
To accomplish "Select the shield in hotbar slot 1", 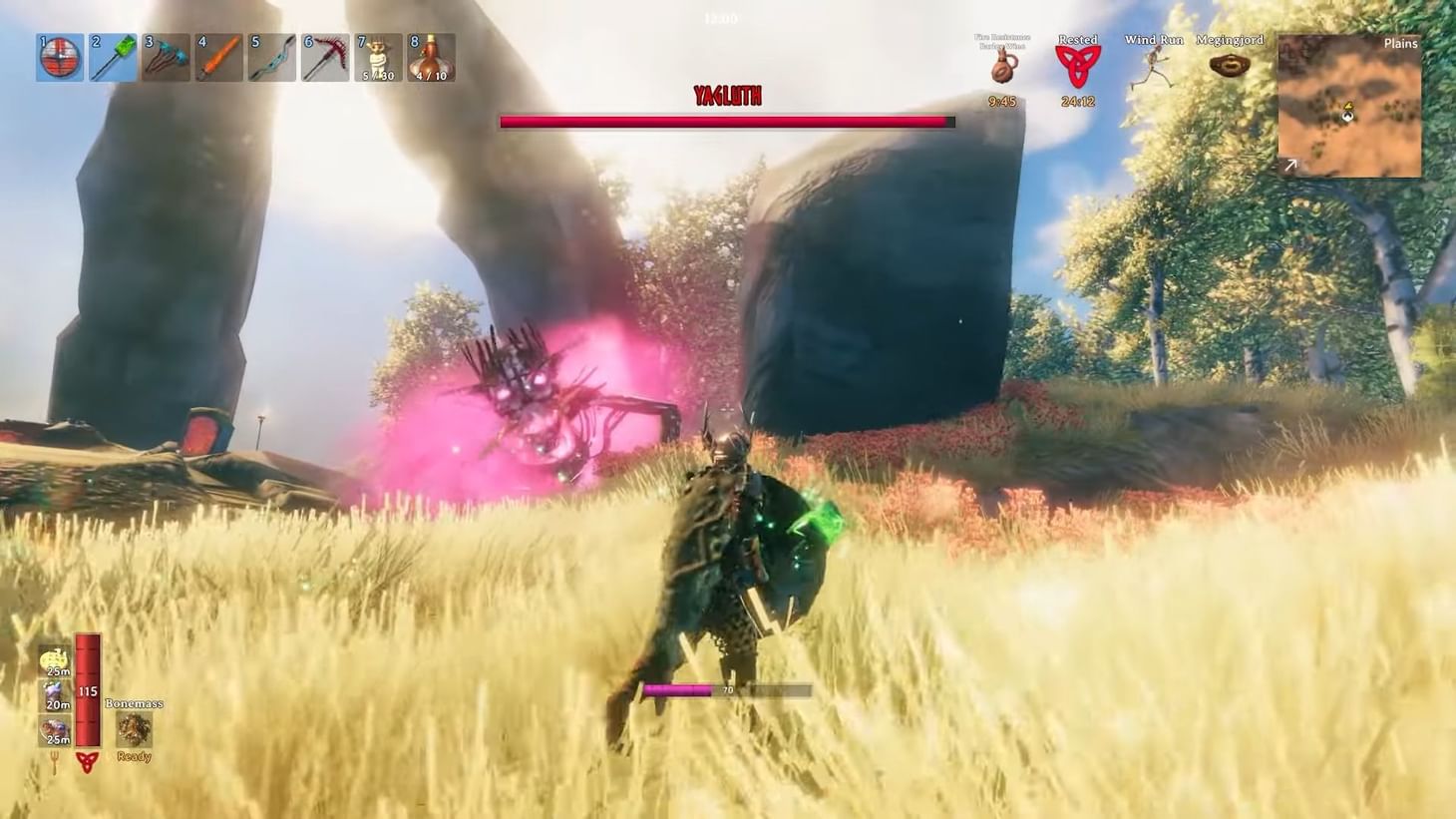I will pyautogui.click(x=59, y=57).
